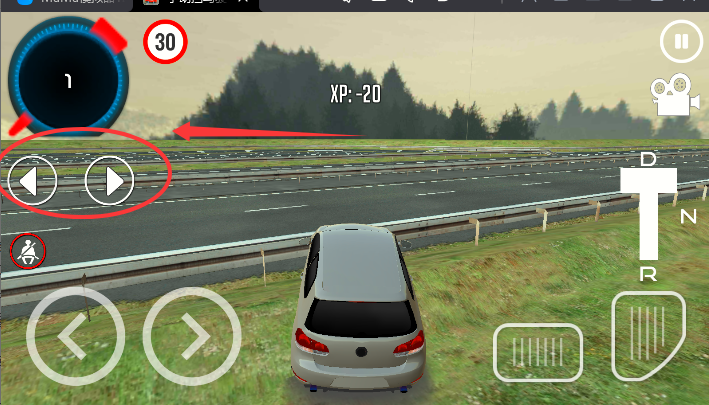Screen dimensions: 709x405
Task: Switch the camera view
Action: tap(674, 97)
